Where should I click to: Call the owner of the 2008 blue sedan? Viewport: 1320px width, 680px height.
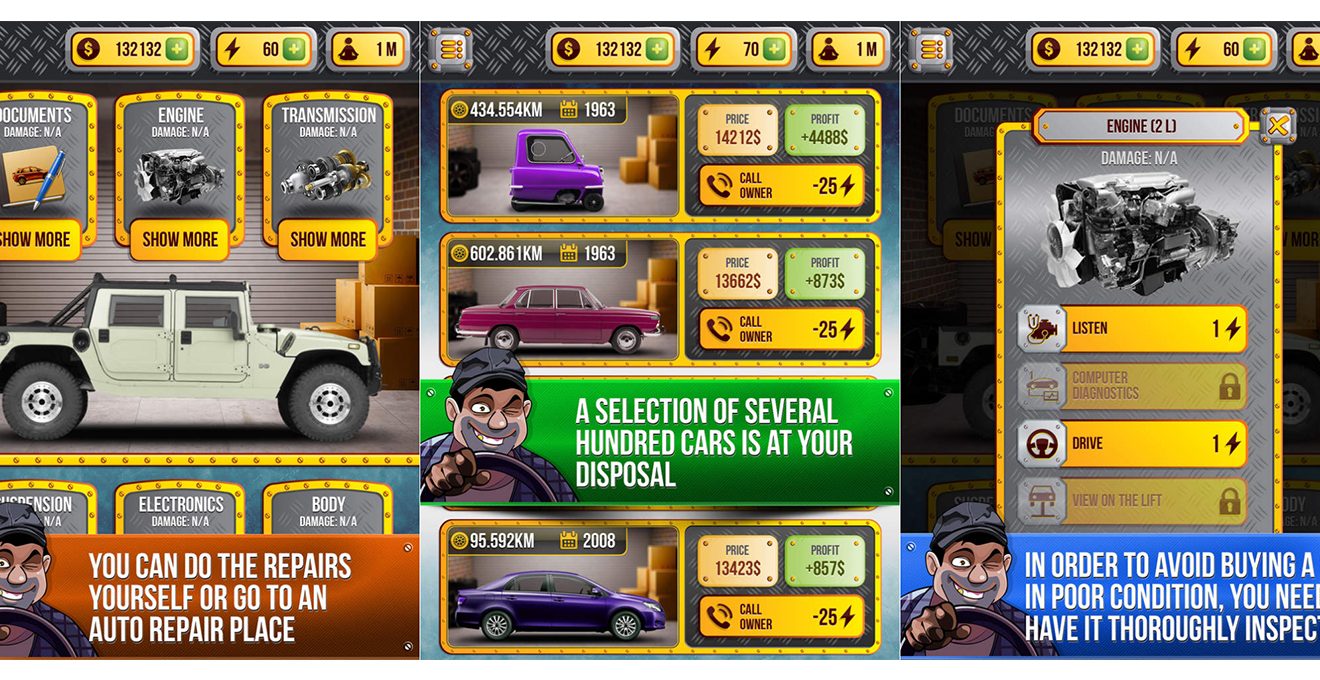pos(780,616)
